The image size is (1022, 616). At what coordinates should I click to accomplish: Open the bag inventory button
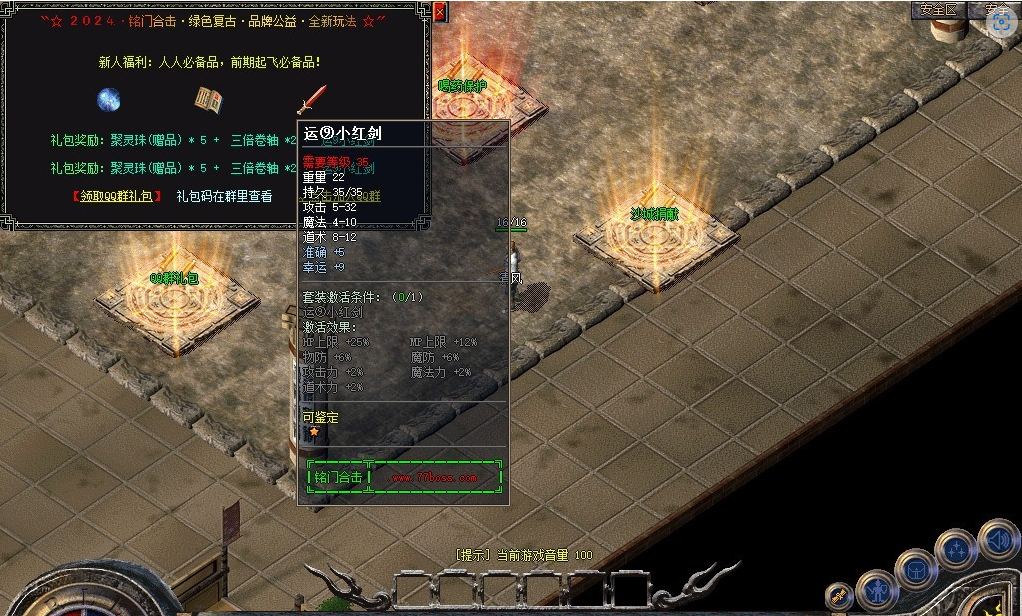coord(916,570)
